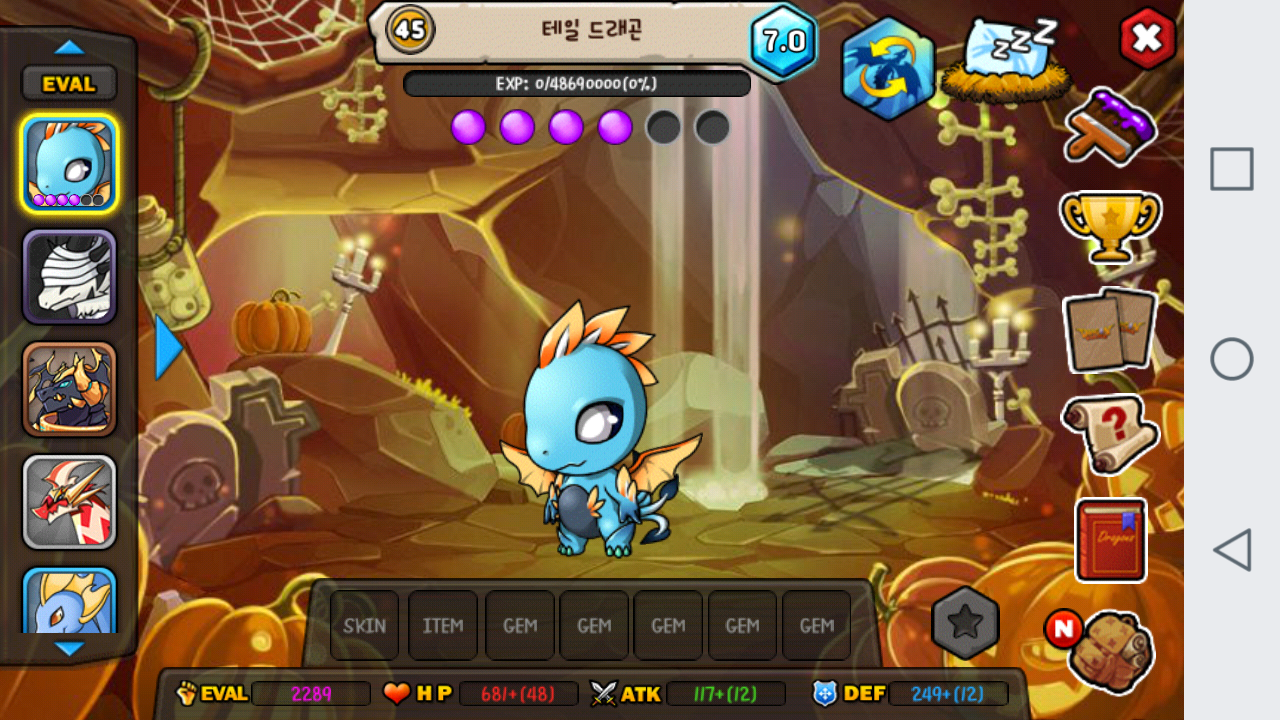Open the dragon swap hexagon icon
The height and width of the screenshot is (720, 1280).
887,68
